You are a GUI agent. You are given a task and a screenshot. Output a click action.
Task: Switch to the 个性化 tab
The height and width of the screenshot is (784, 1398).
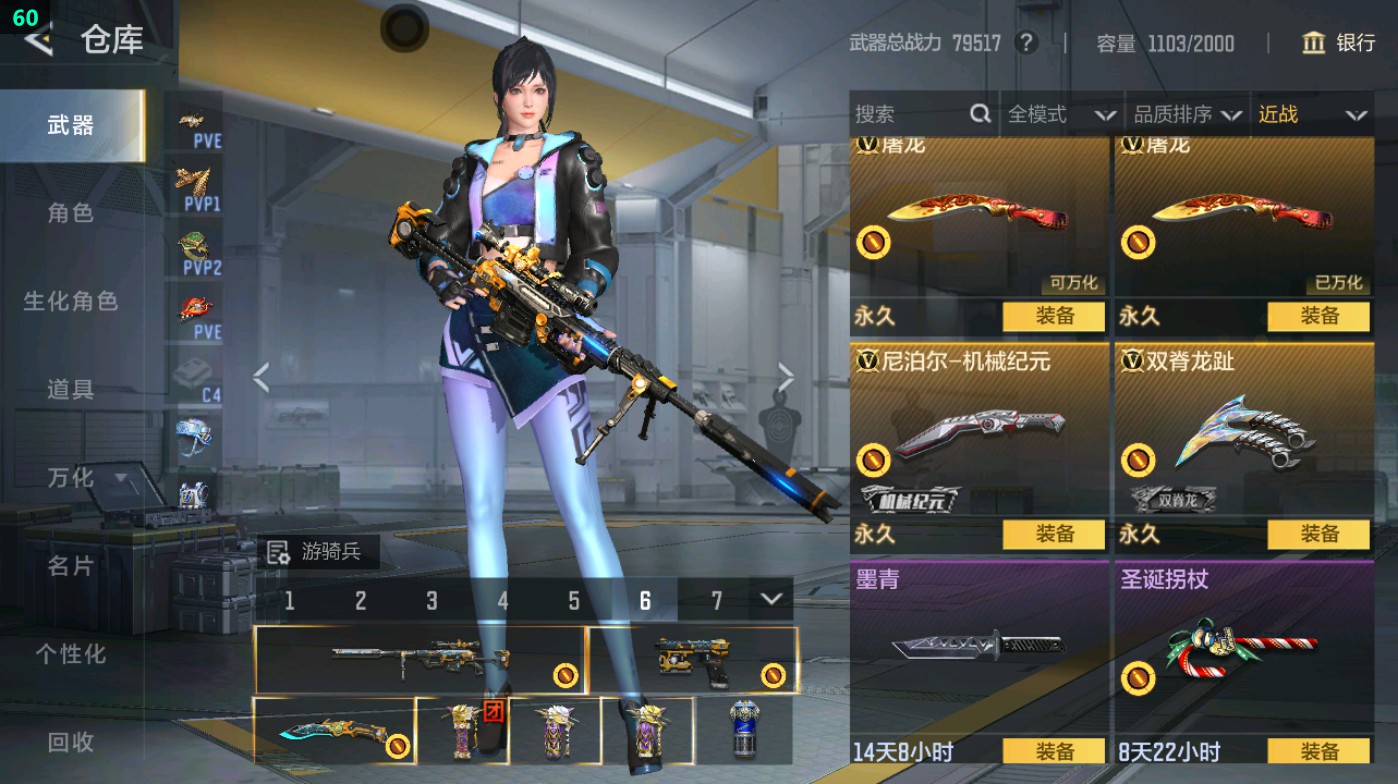[70, 654]
